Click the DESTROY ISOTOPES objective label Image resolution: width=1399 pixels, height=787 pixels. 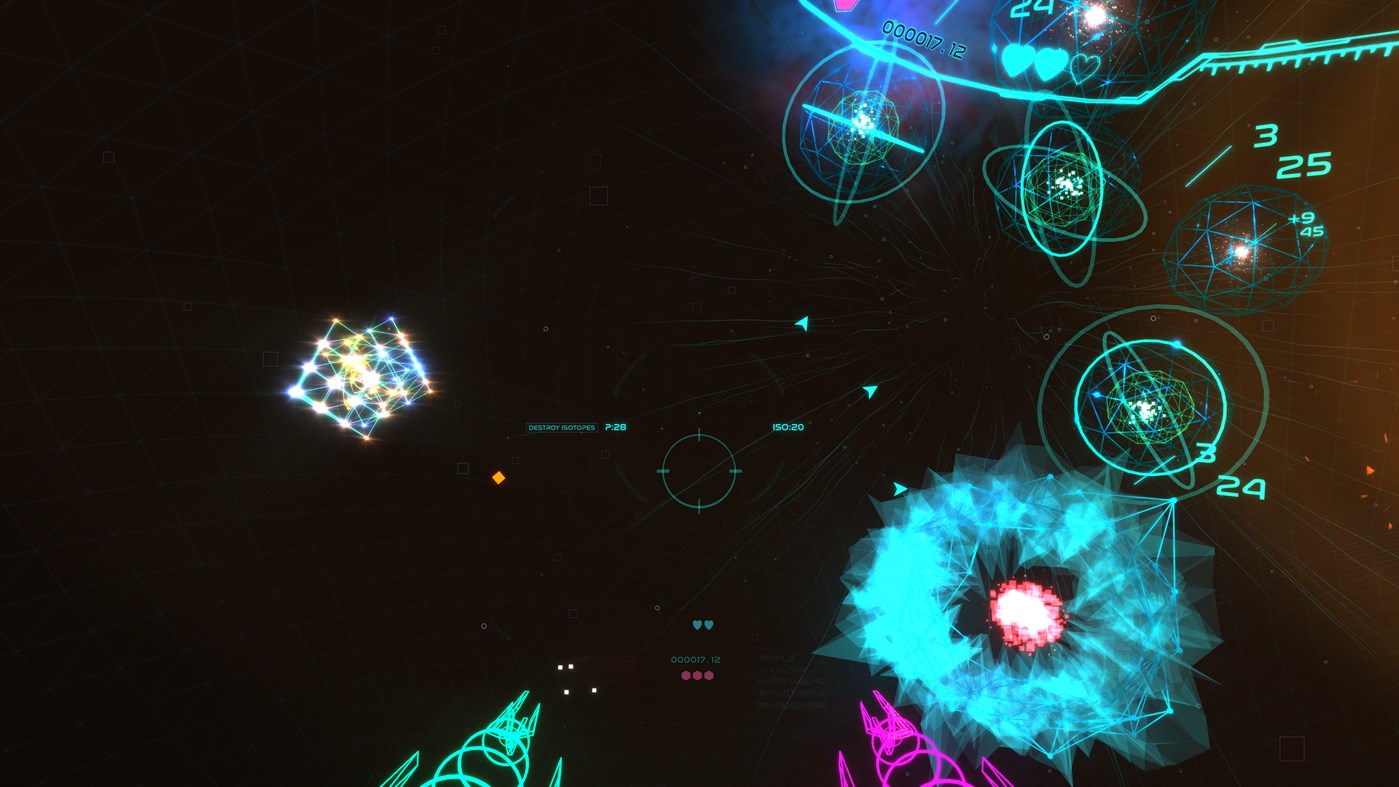pos(562,426)
